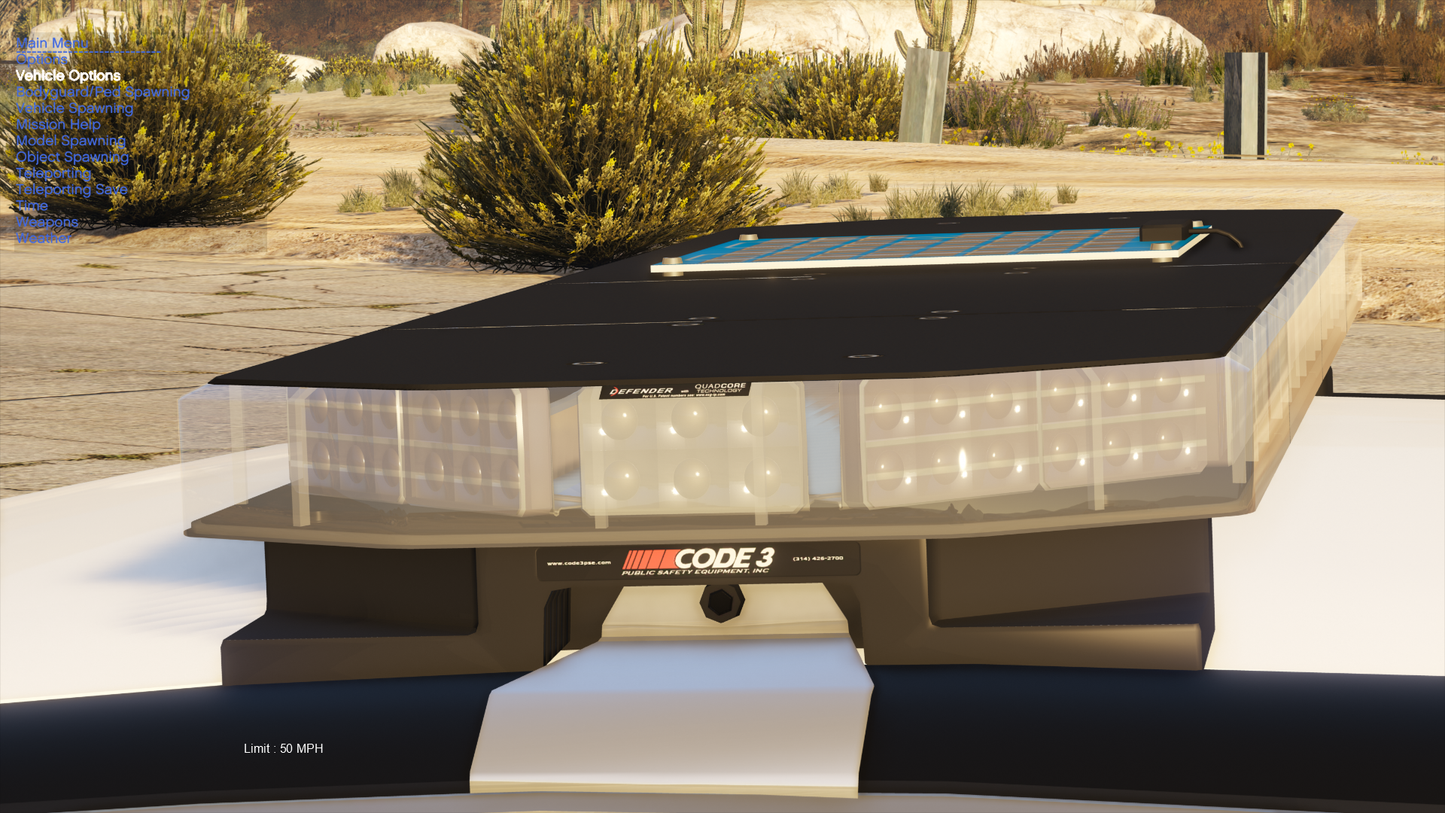Choose the Vehicle Spawning entry
The width and height of the screenshot is (1445, 813).
click(75, 108)
